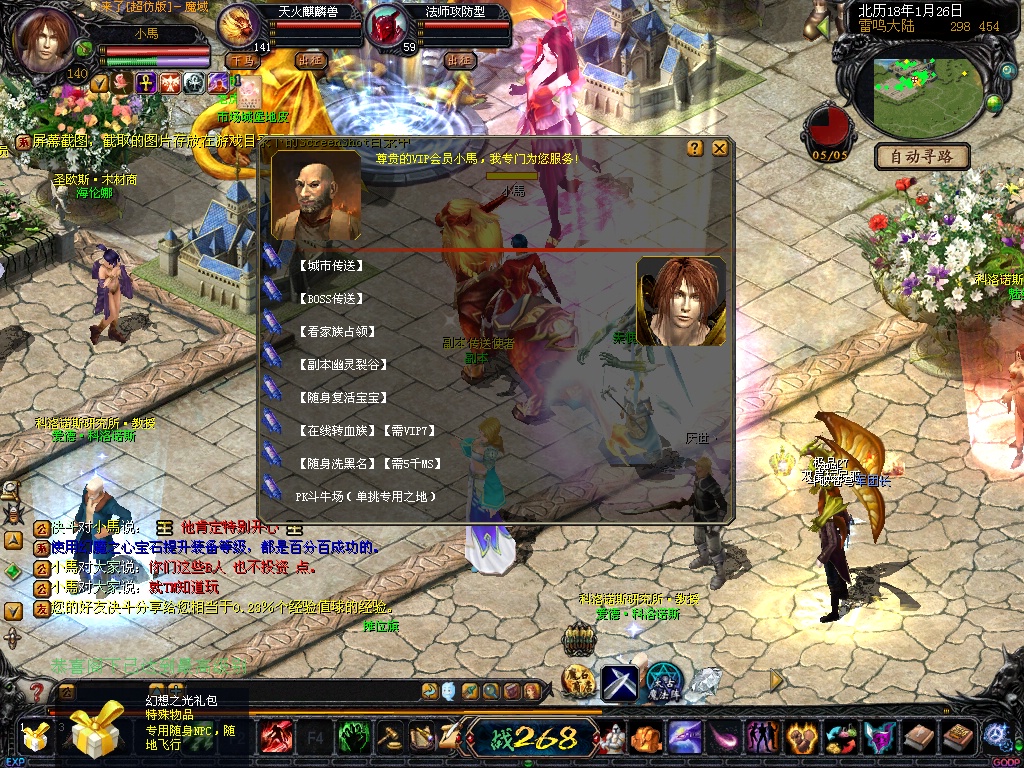Choose 看家族占领 in the dialog
The image size is (1024, 768).
(x=336, y=332)
